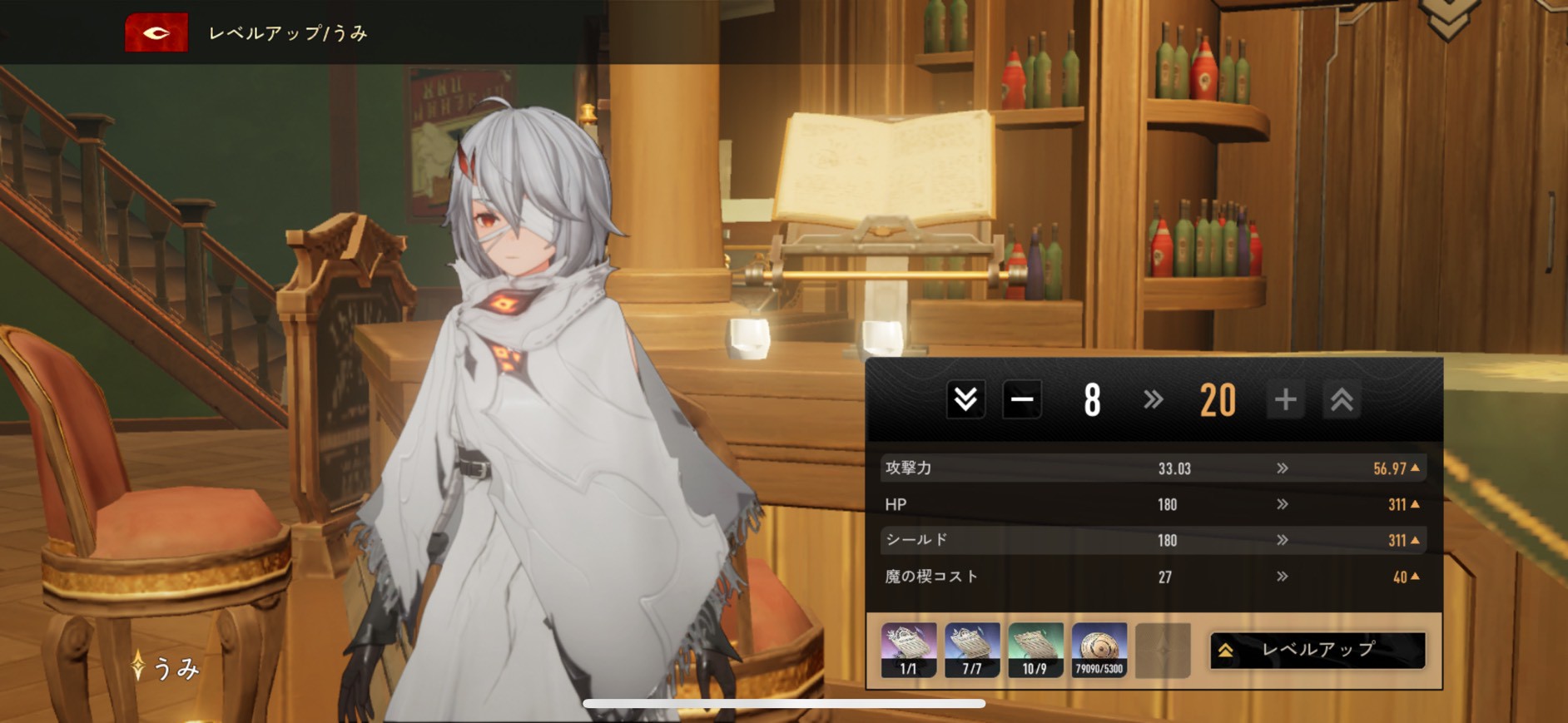This screenshot has width=1568, height=723.
Task: Increase target level with the plus button
Action: pos(1285,400)
